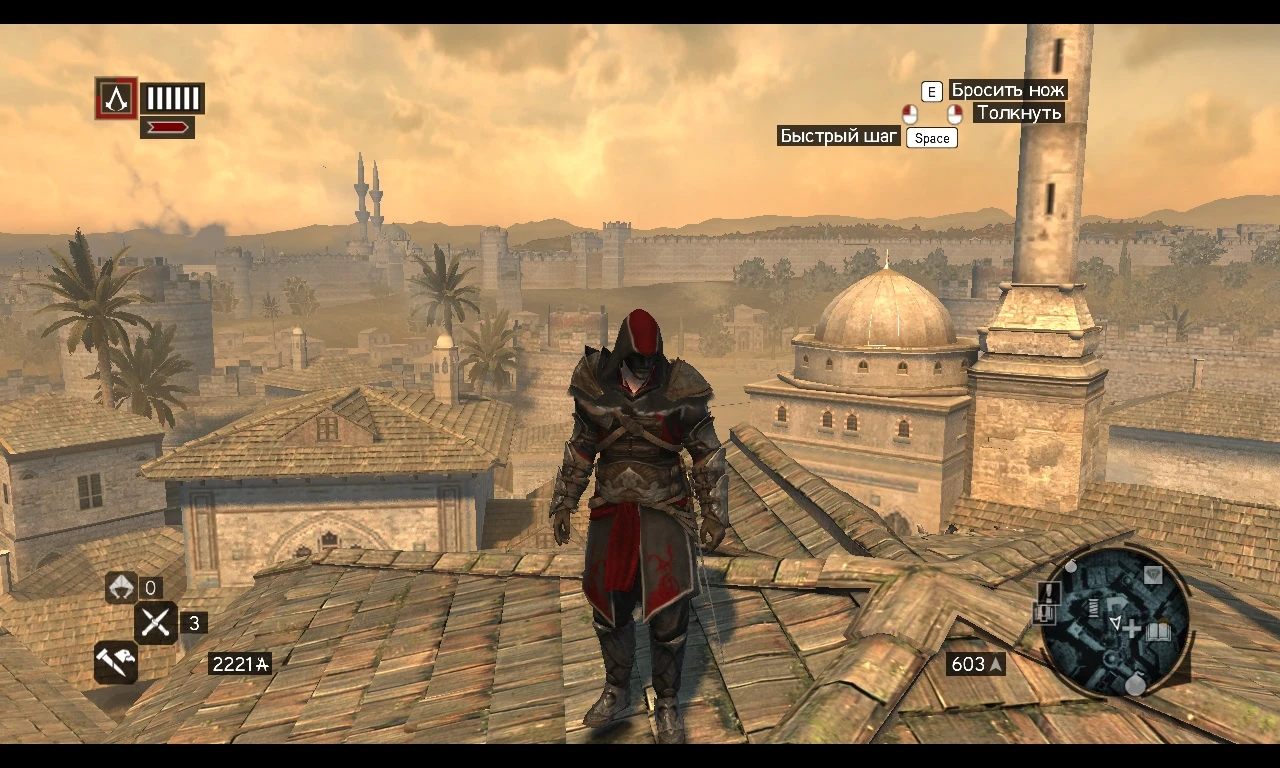Click the Толкнуть action label
Viewport: 1280px width, 768px height.
pyautogui.click(x=1018, y=113)
